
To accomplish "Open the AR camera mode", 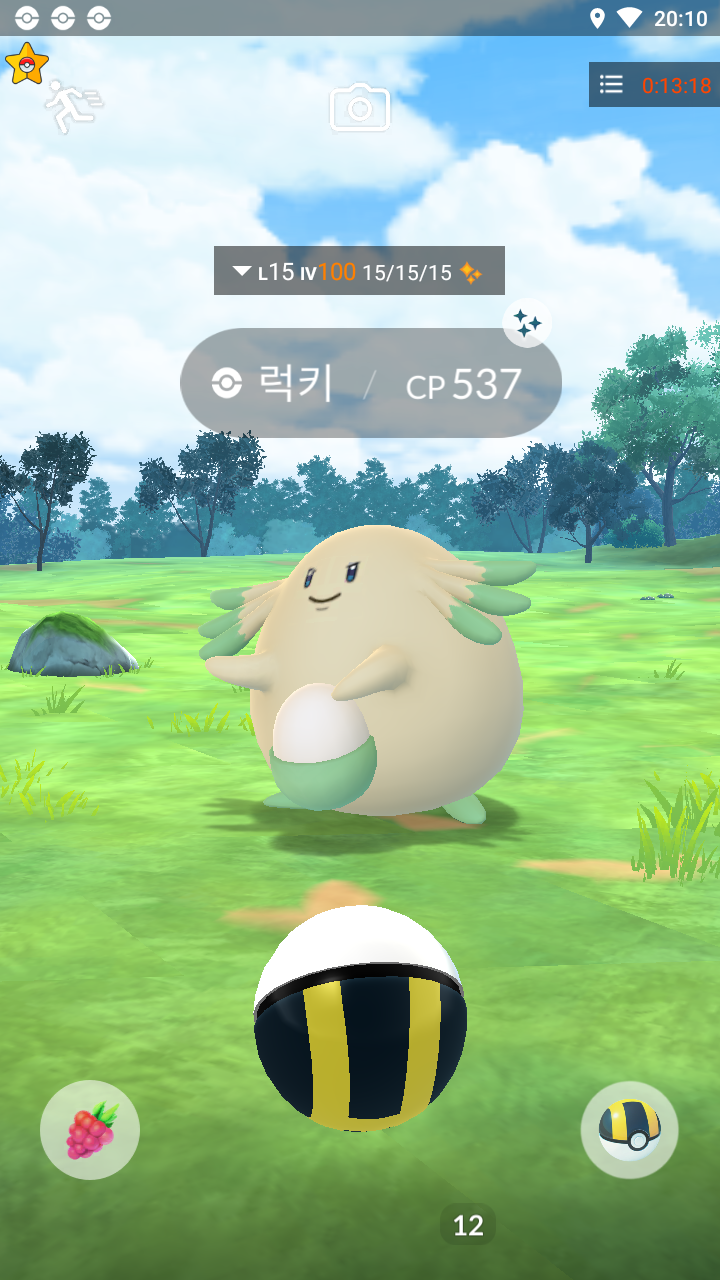I will pos(360,108).
